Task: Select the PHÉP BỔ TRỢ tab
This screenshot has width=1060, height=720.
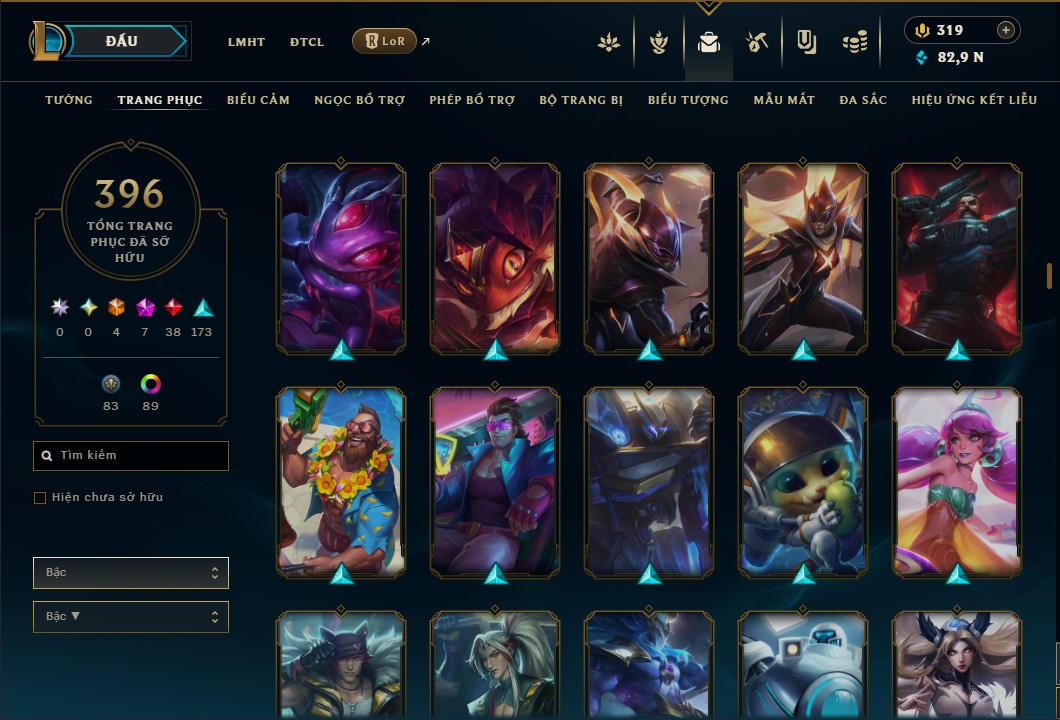Action: pos(472,100)
